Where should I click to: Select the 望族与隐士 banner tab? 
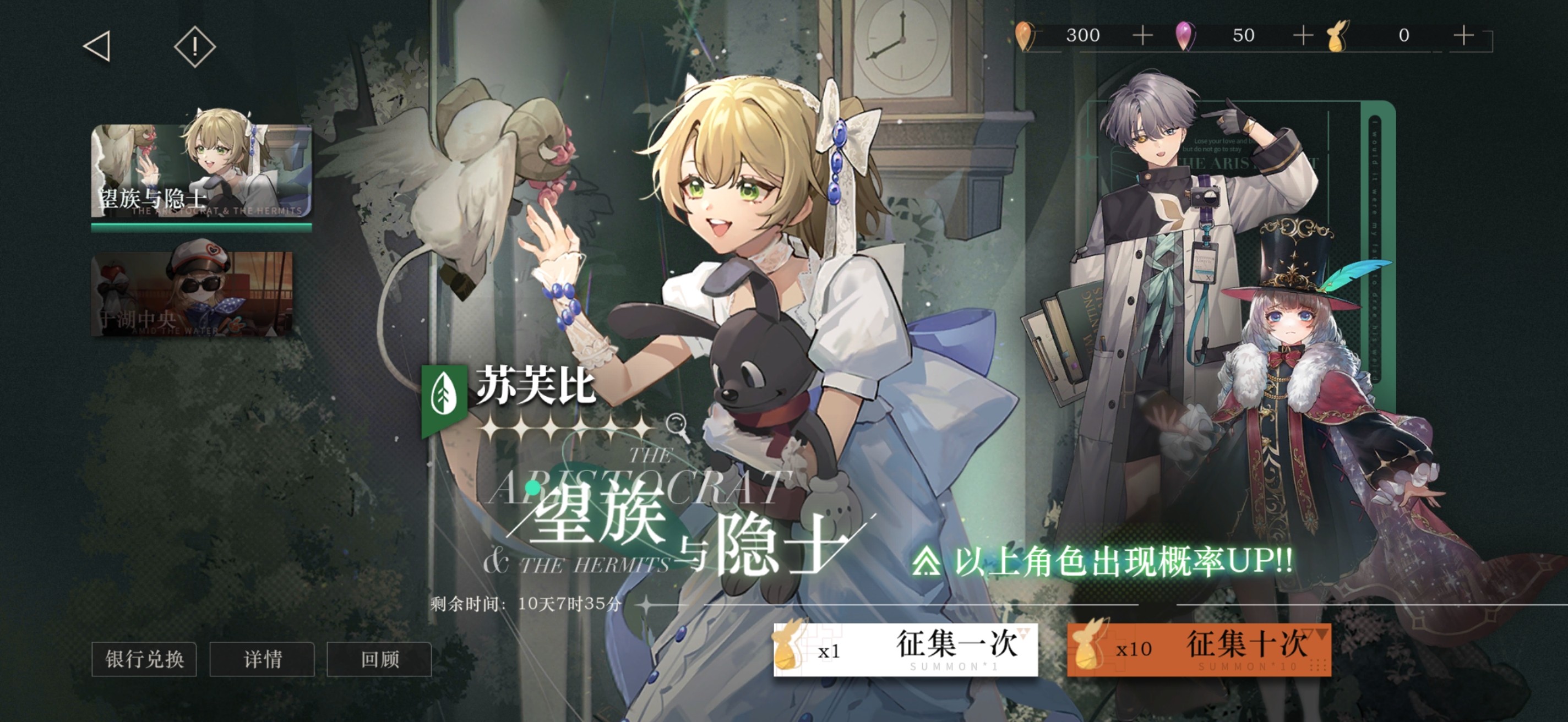click(x=201, y=171)
